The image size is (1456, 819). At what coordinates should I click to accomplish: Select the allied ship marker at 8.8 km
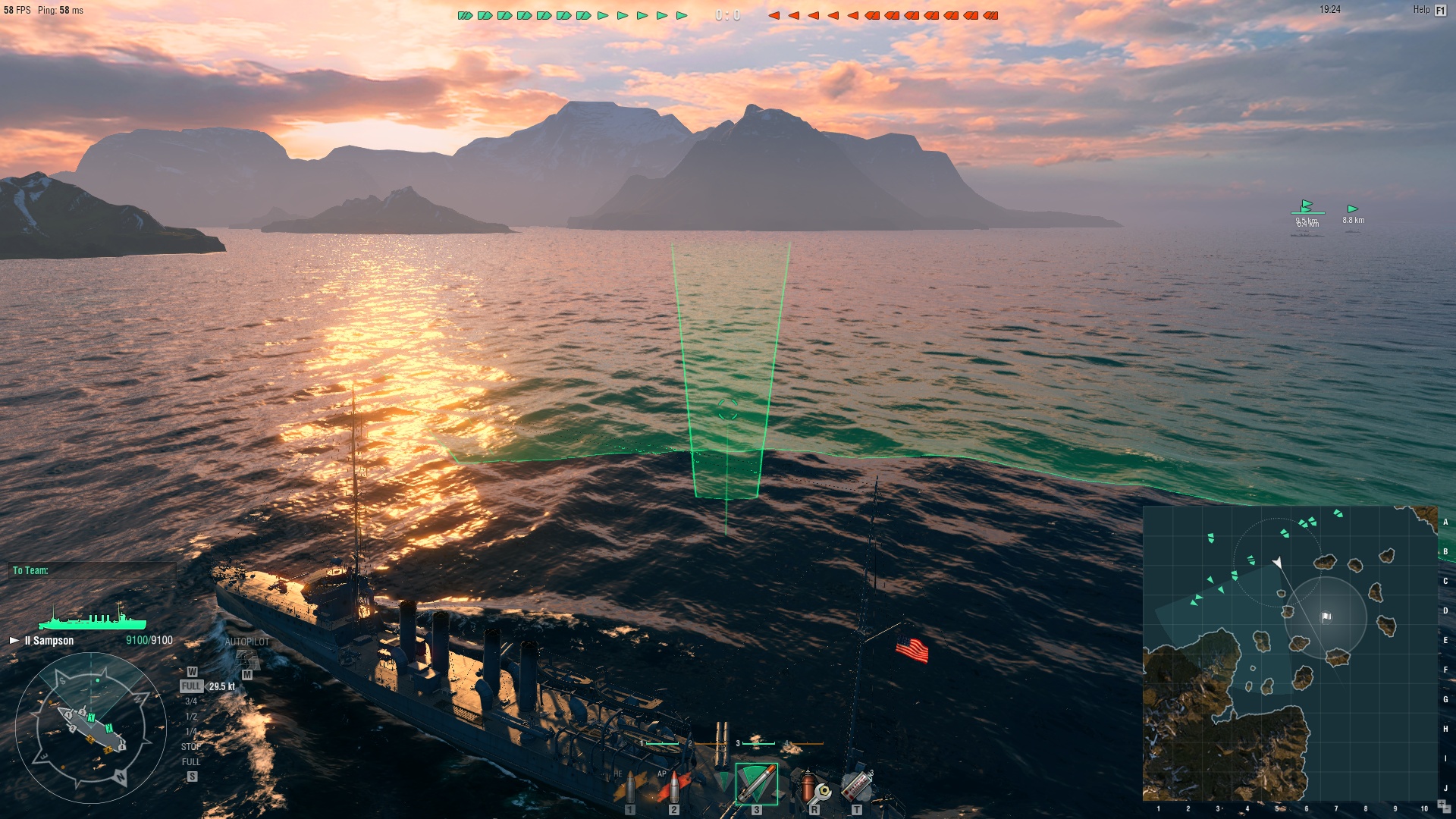(1352, 210)
